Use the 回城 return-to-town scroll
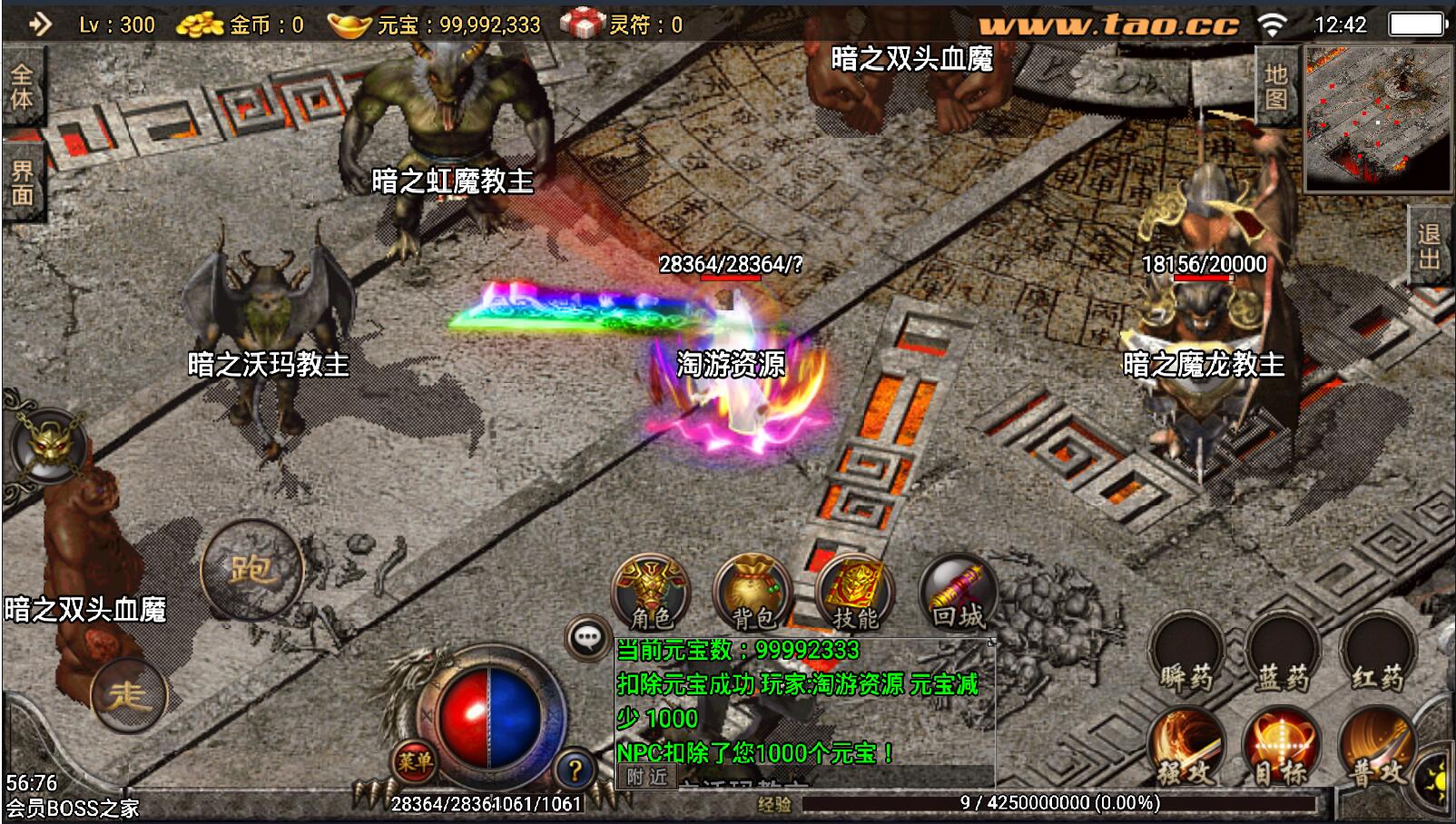 957,592
